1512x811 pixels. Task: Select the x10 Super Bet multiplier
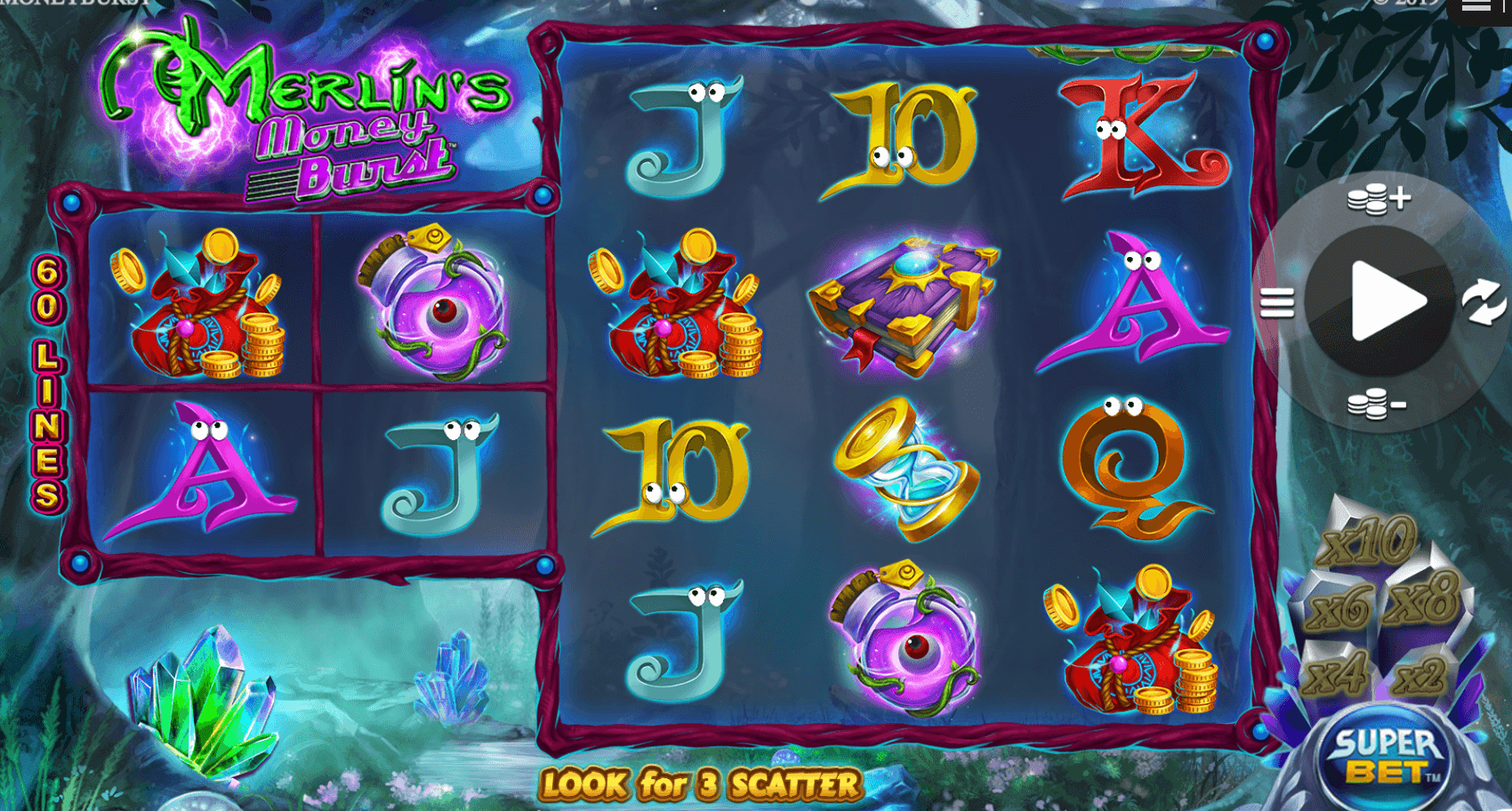pos(1367,539)
